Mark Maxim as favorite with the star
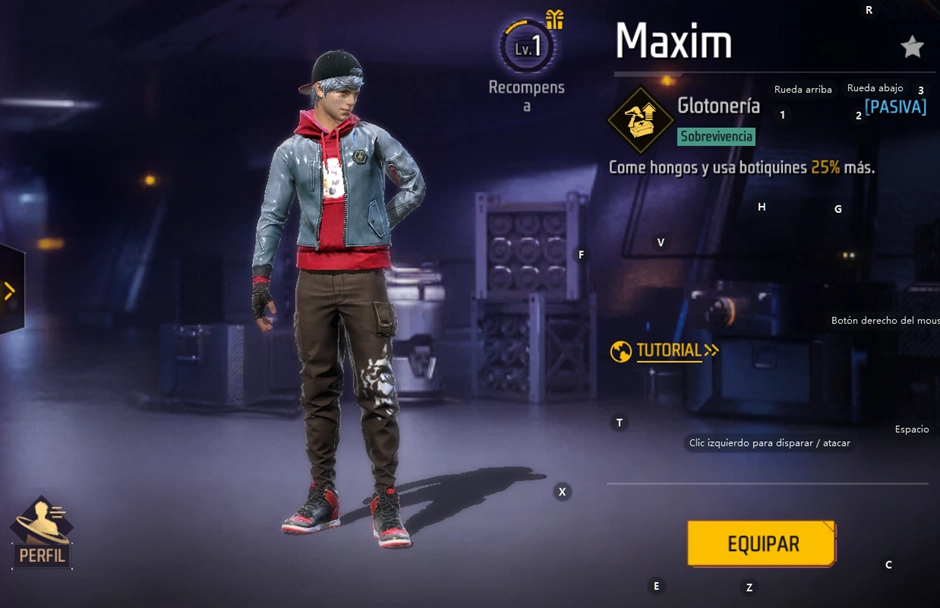 tap(911, 46)
